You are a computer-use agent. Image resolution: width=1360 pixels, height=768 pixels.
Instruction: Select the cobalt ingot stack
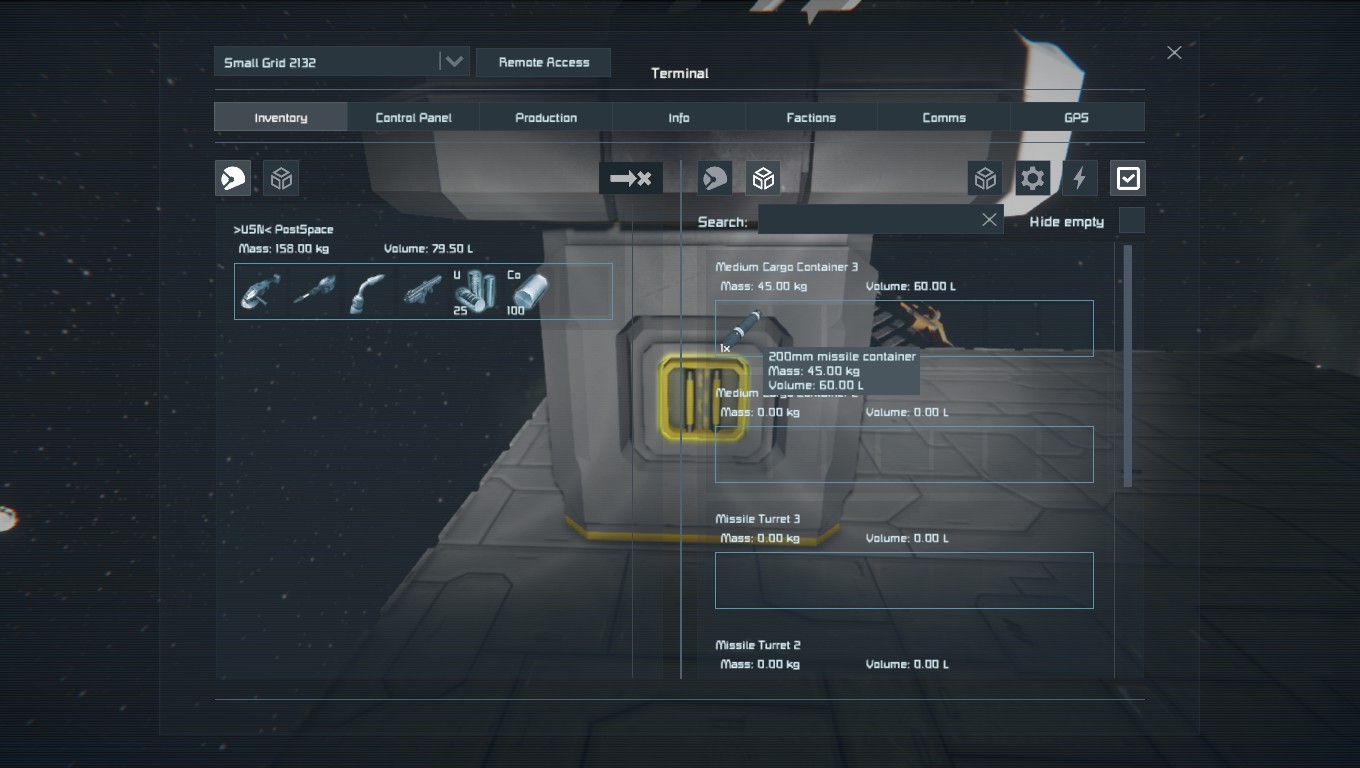tap(529, 291)
